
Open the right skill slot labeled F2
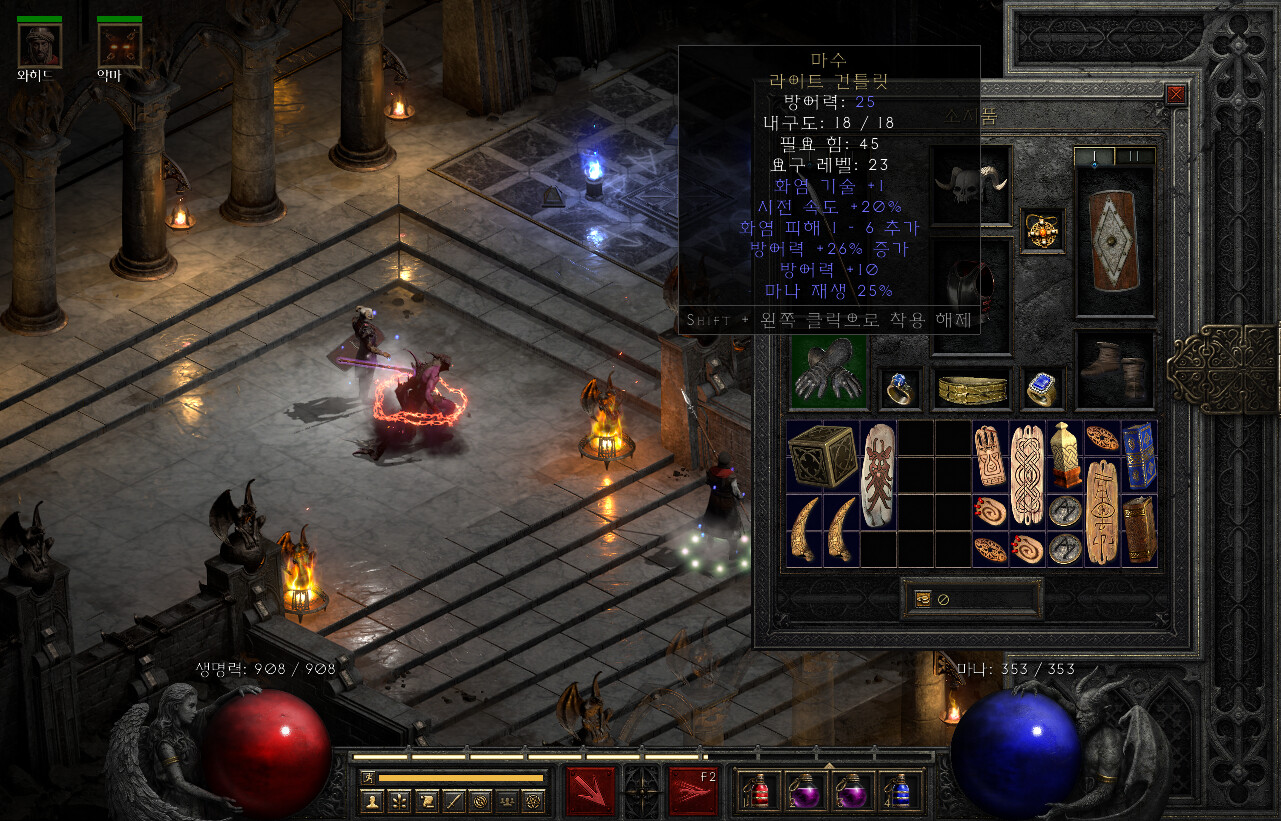[x=693, y=790]
